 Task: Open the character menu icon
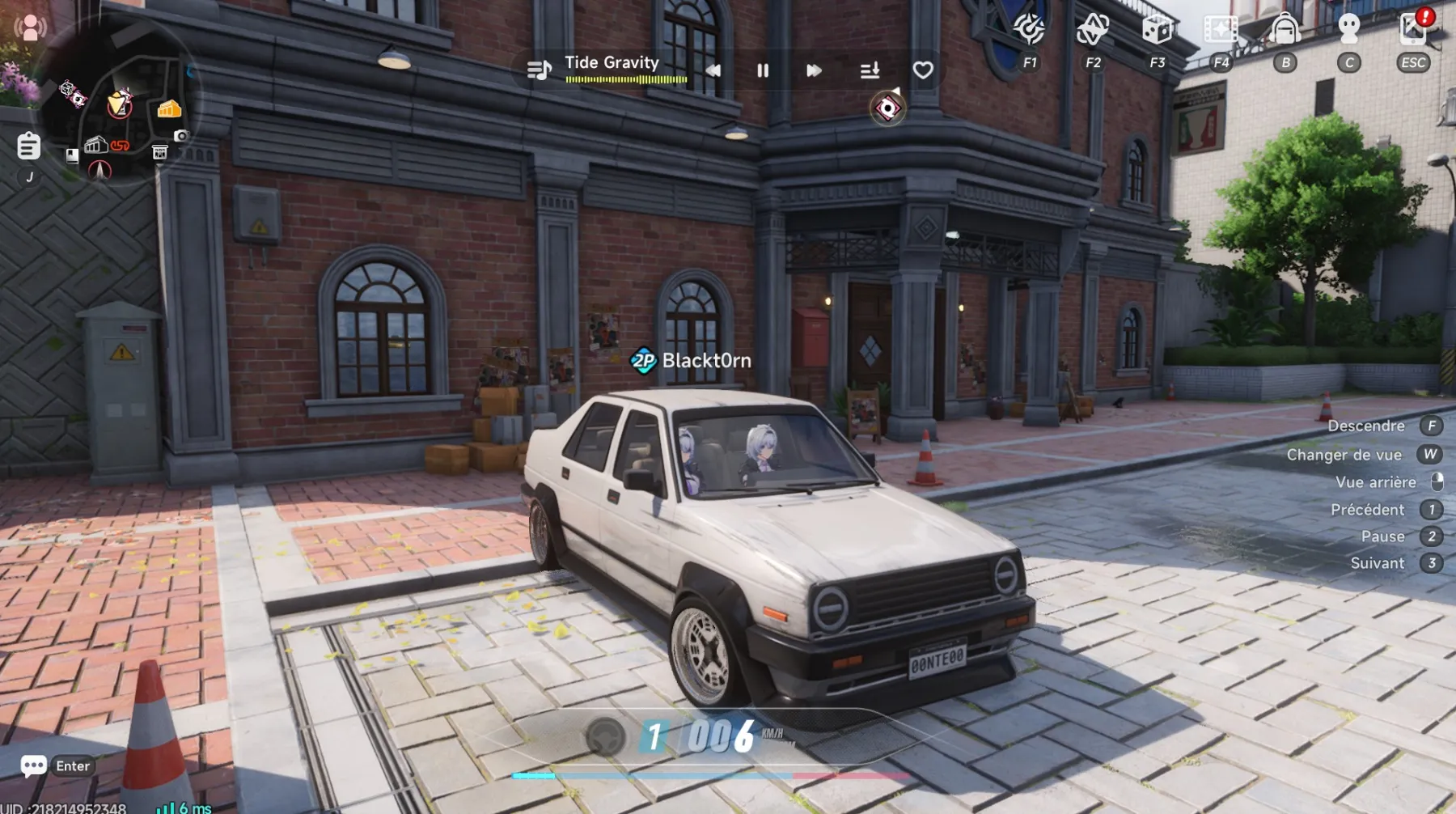click(1348, 29)
